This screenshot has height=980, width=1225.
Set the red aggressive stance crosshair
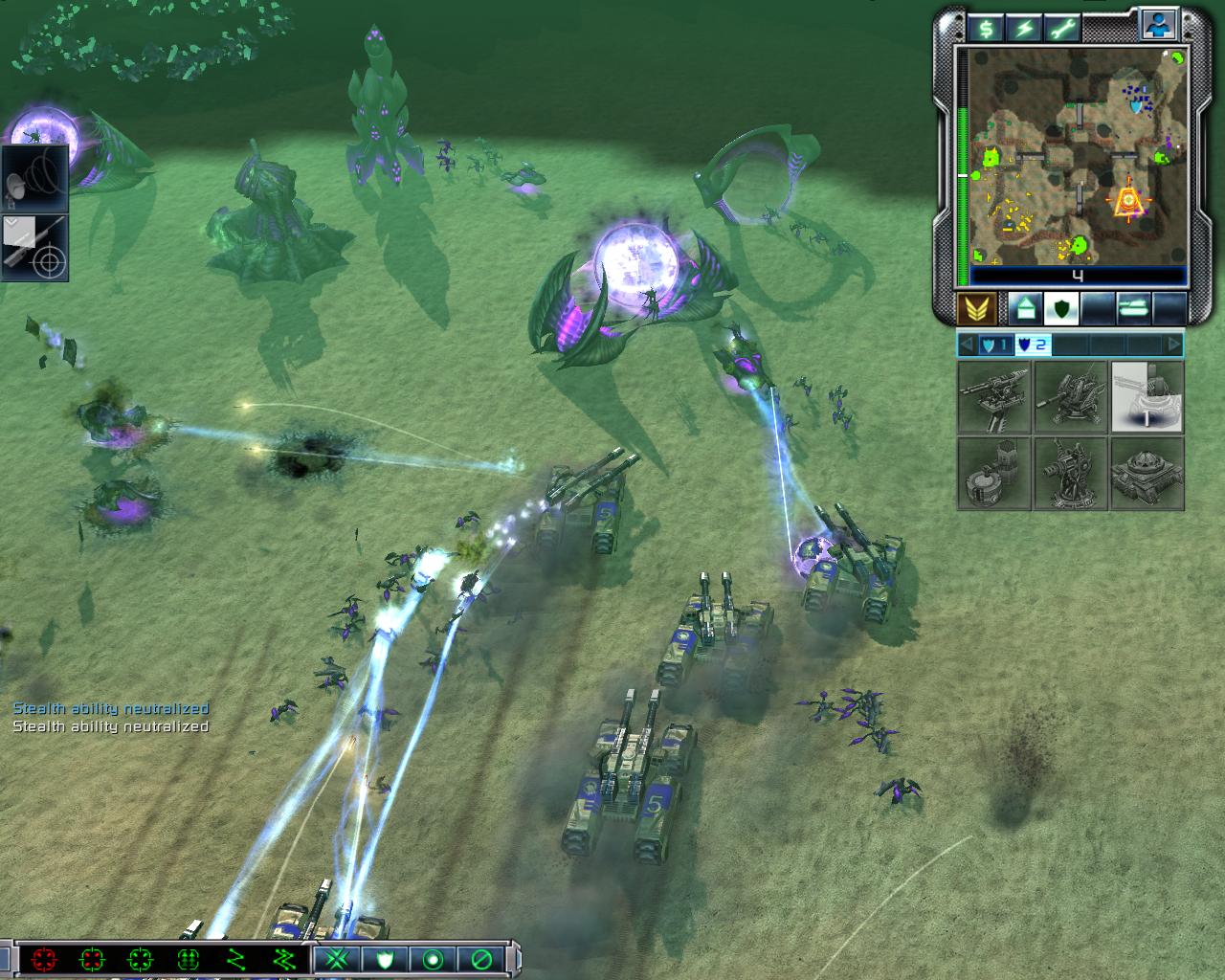pyautogui.click(x=43, y=959)
